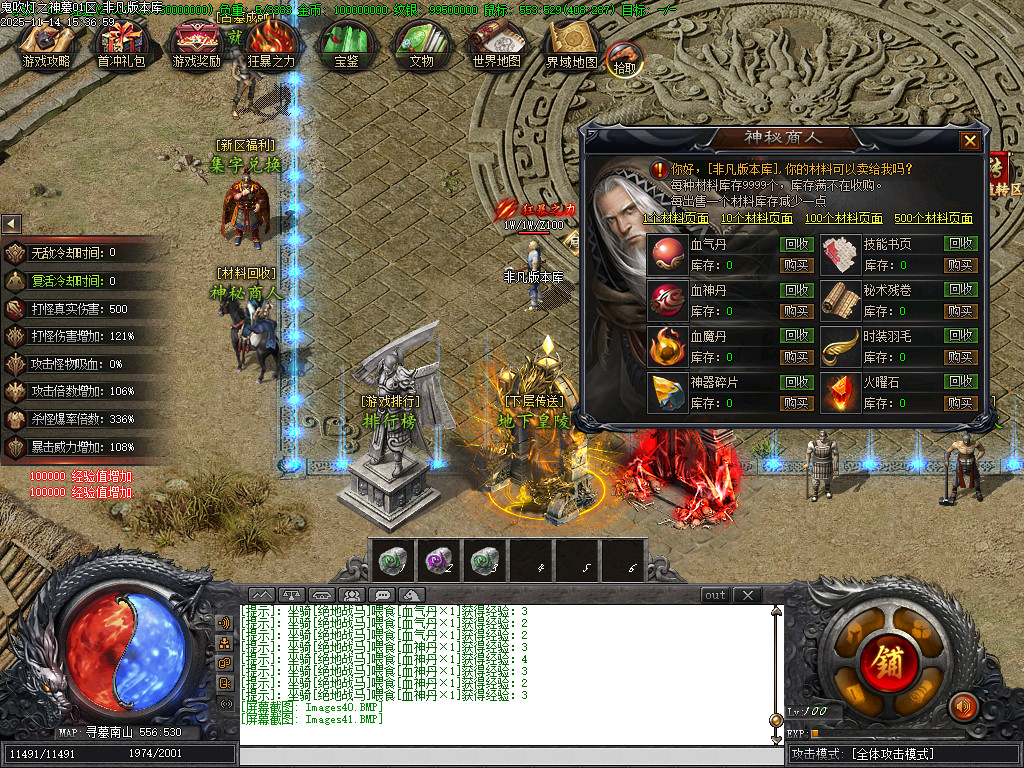Recycle 时装羽毛 with 回收
1024x768 pixels.
coord(961,336)
